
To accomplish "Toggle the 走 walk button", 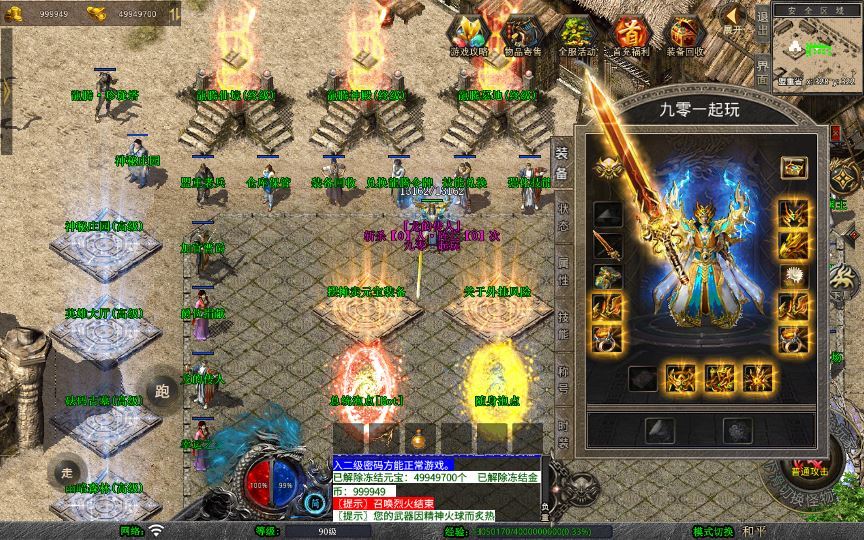I will [x=67, y=472].
